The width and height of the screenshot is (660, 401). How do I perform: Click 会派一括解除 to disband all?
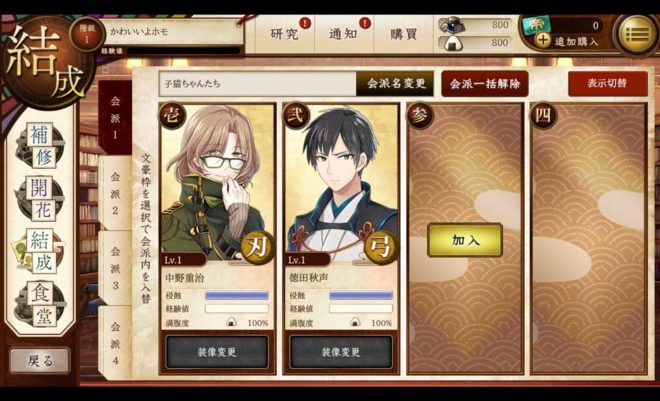(485, 84)
